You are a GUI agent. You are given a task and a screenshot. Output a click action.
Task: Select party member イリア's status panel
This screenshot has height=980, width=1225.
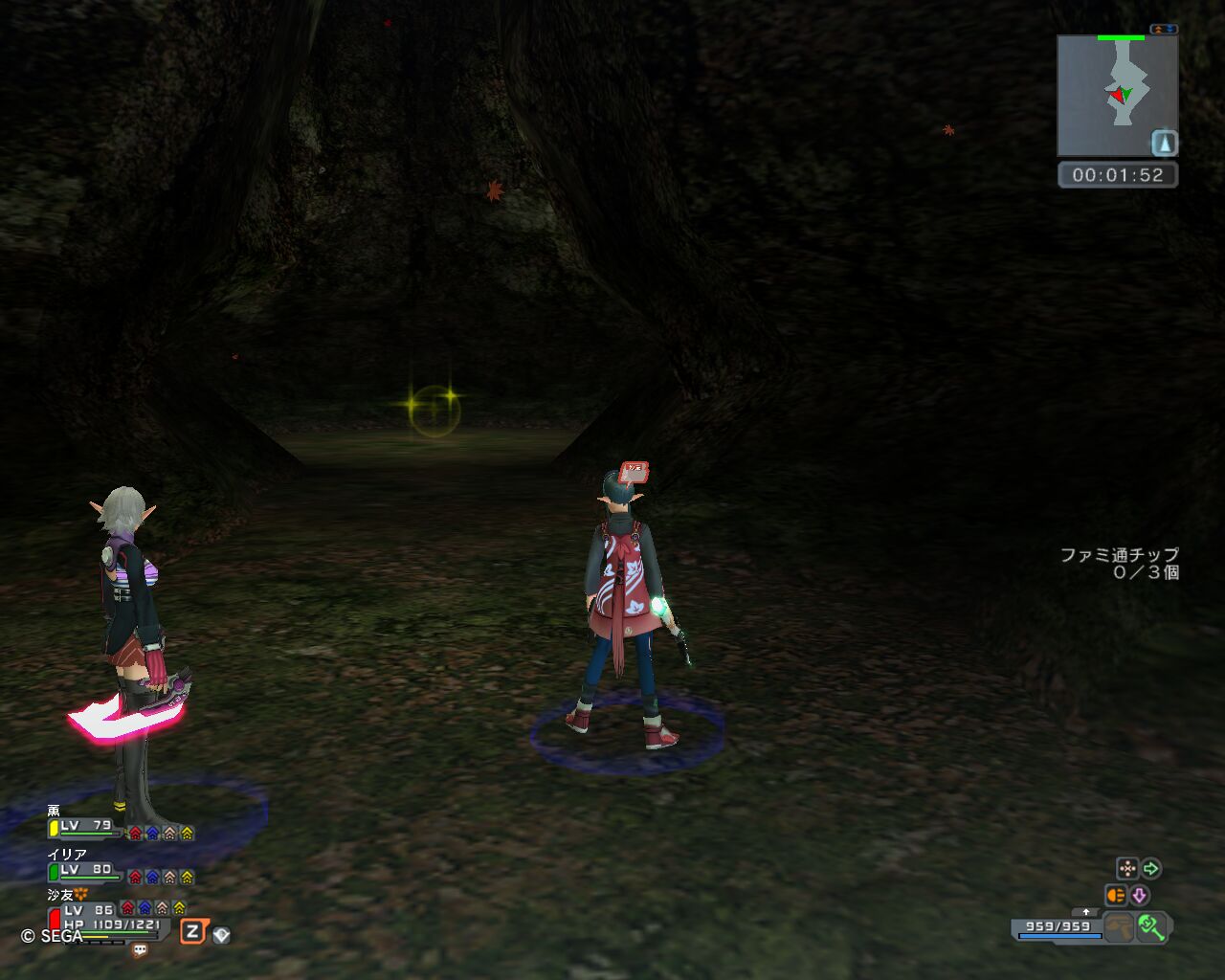click(x=120, y=866)
